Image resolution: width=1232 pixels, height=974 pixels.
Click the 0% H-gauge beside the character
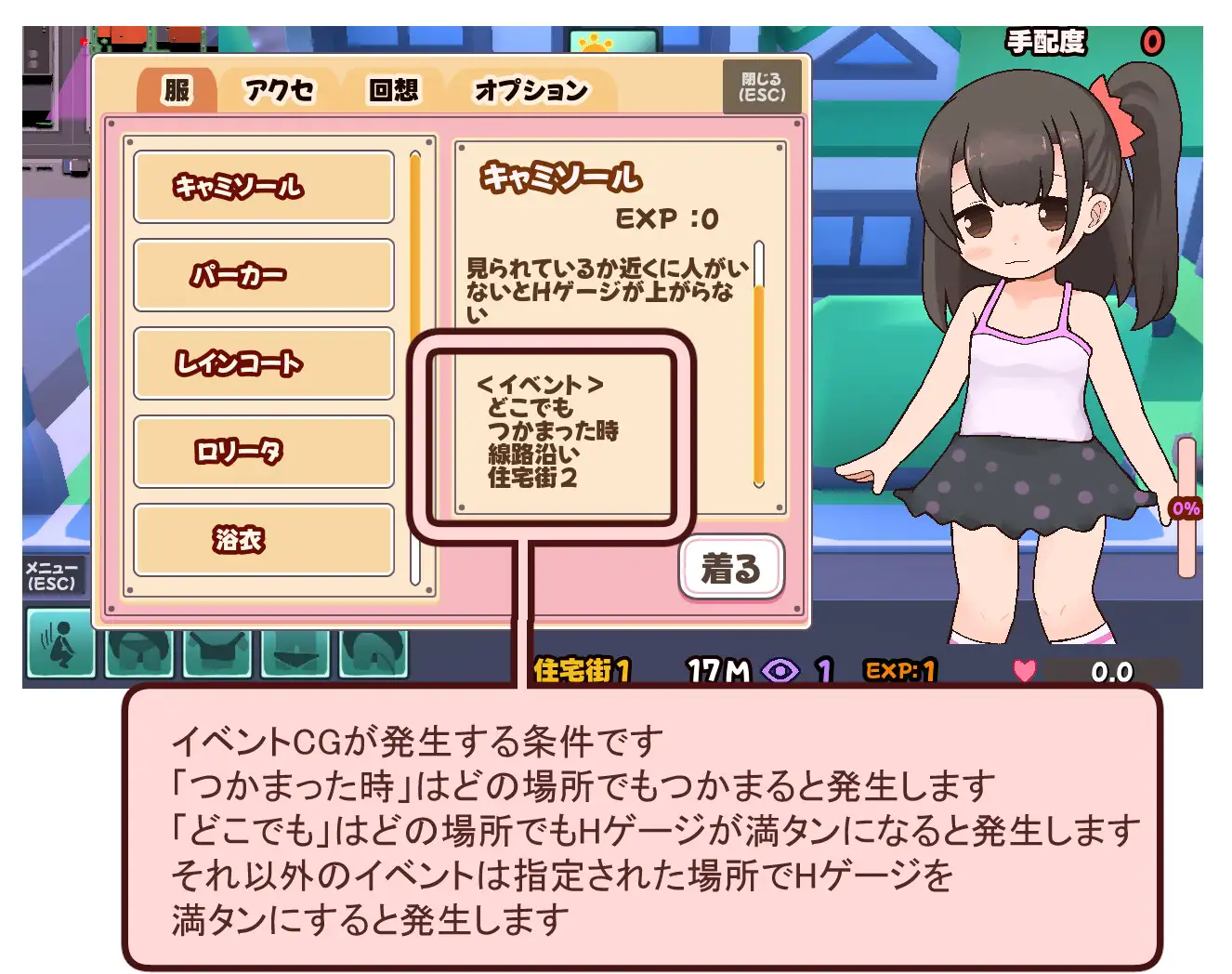pyautogui.click(x=1186, y=507)
